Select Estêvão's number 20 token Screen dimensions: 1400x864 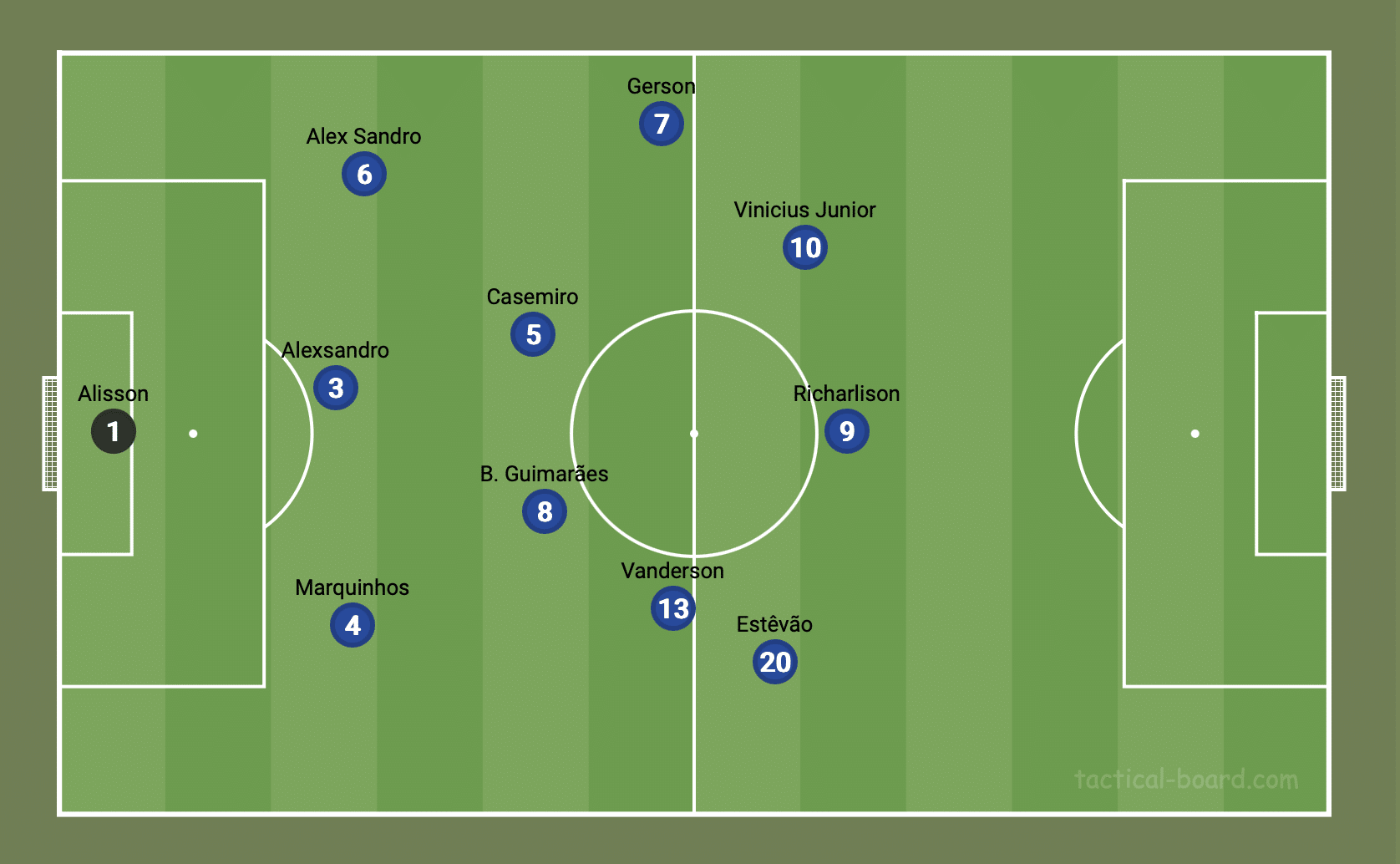[775, 662]
